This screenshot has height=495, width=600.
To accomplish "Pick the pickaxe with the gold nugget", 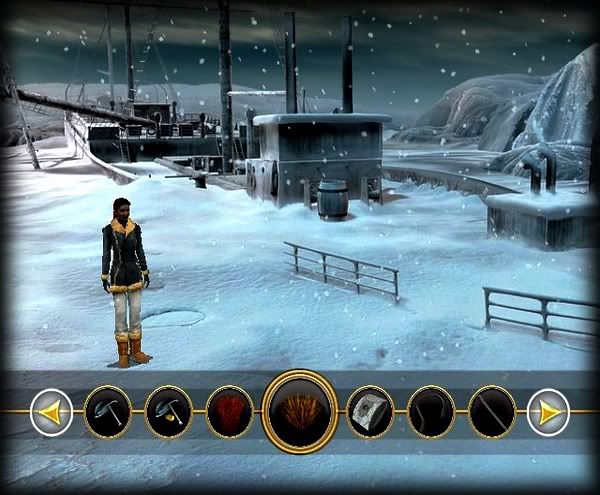I will pyautogui.click(x=168, y=412).
